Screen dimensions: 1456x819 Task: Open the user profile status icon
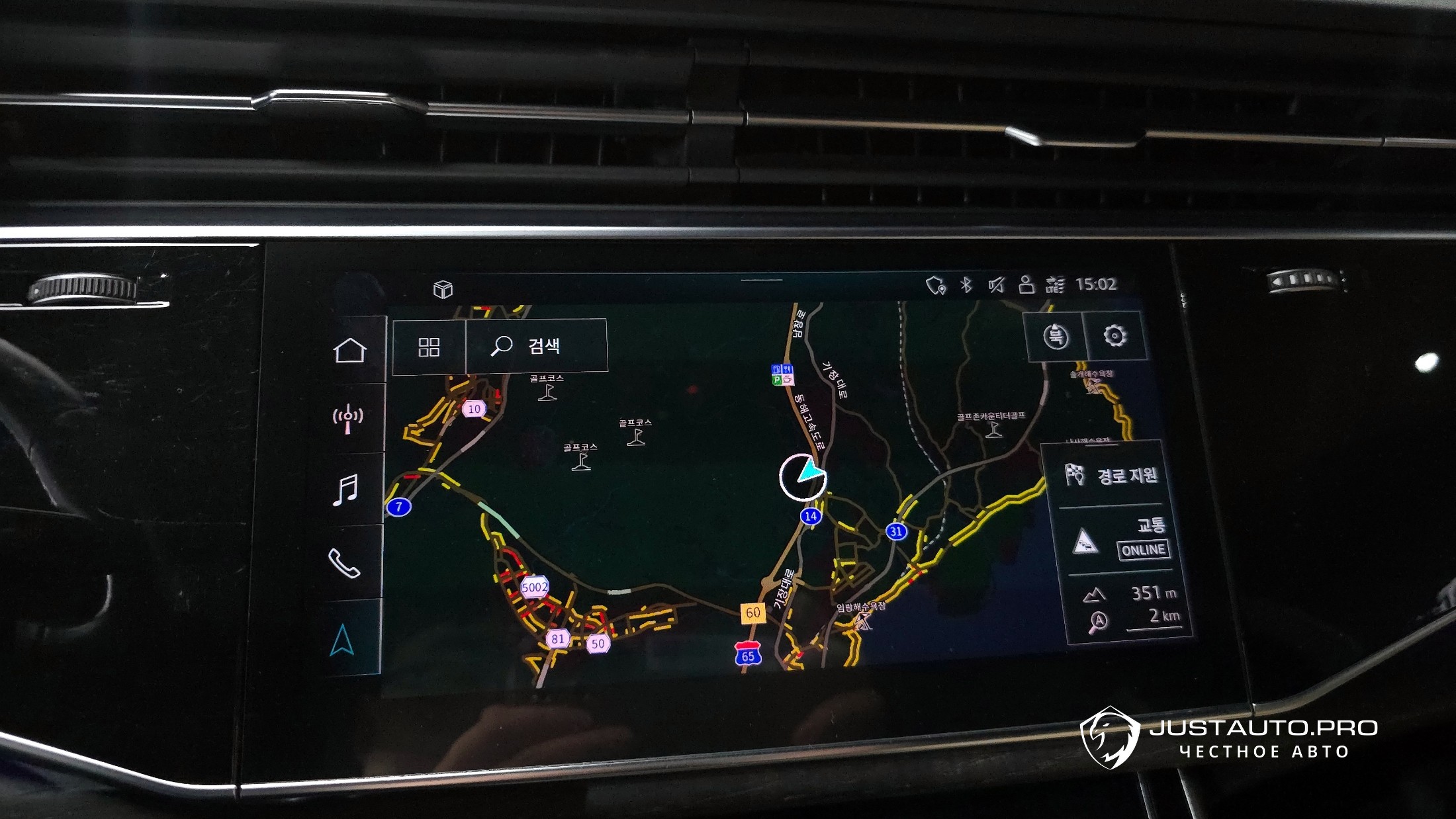tap(1026, 284)
